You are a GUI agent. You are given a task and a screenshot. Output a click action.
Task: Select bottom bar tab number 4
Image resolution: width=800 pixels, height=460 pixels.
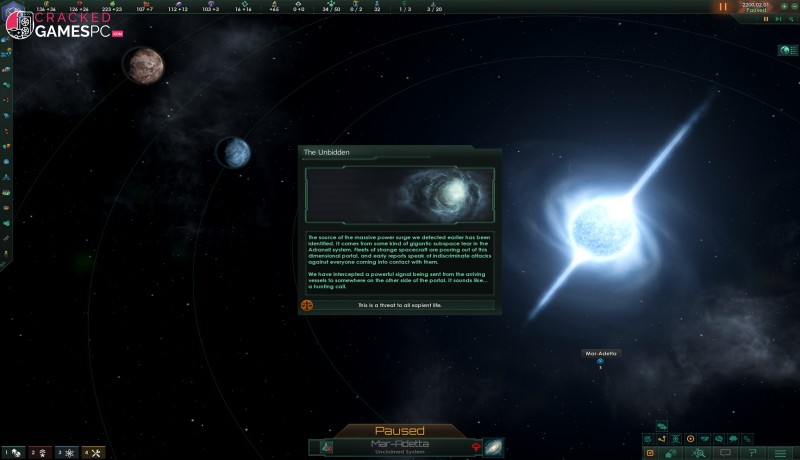click(92, 453)
